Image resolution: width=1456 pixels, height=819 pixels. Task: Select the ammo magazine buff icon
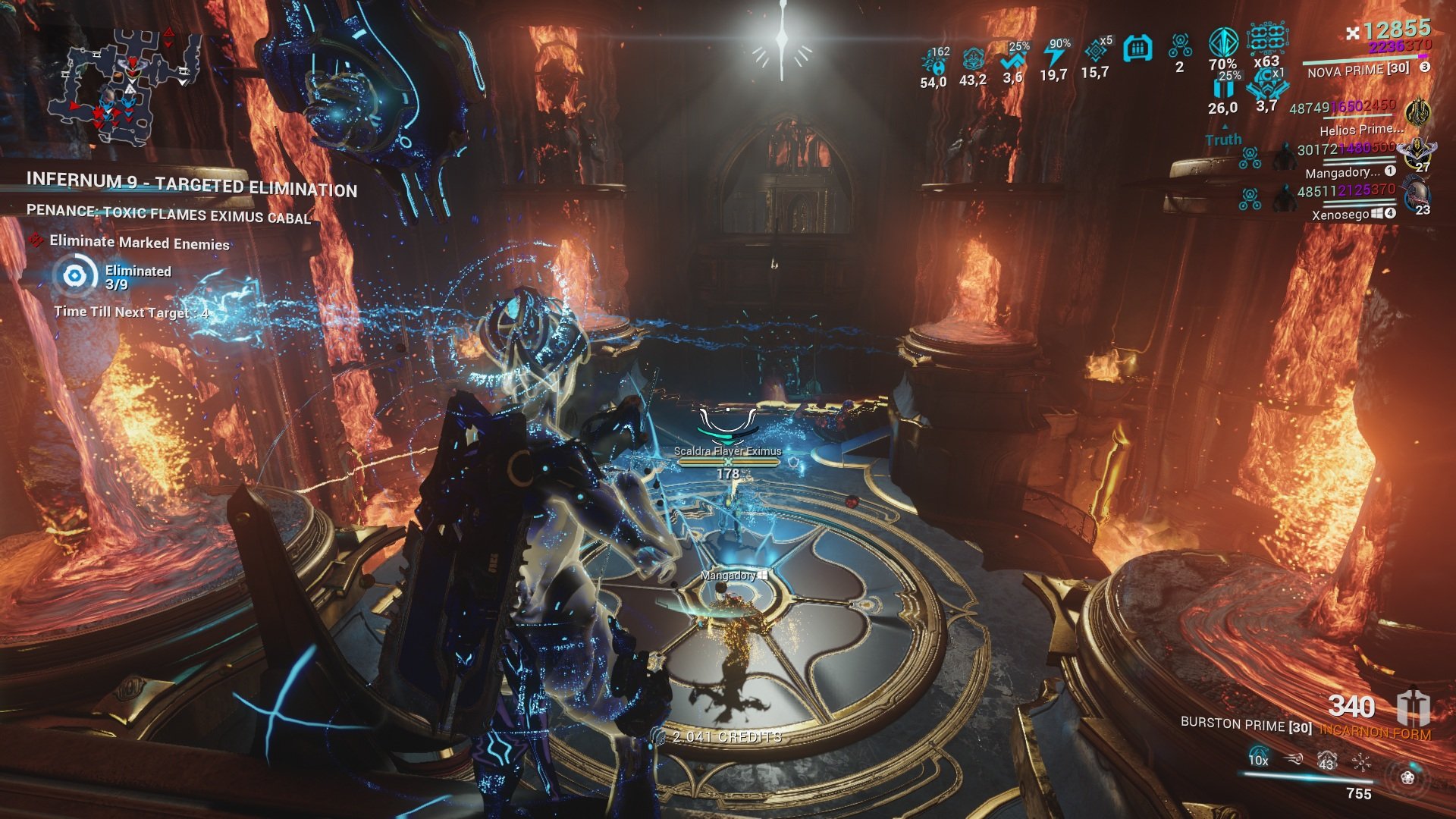pyautogui.click(x=1137, y=49)
